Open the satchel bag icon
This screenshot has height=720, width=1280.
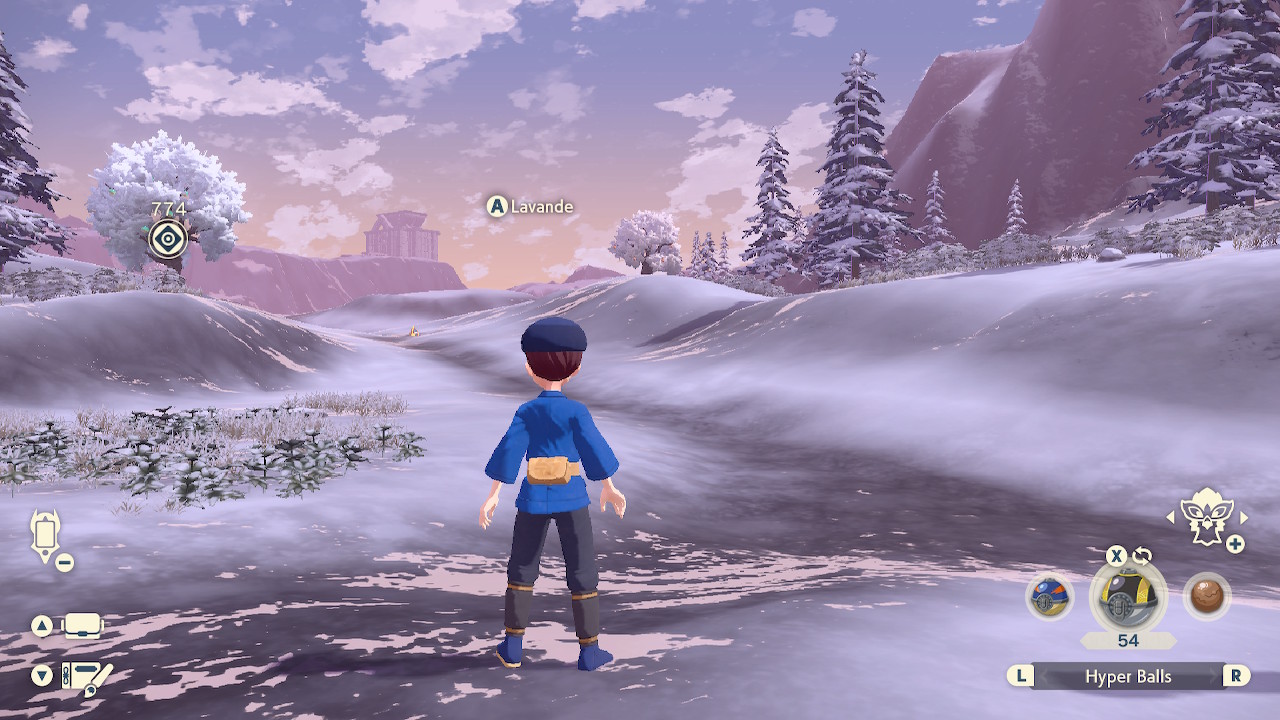click(x=83, y=627)
